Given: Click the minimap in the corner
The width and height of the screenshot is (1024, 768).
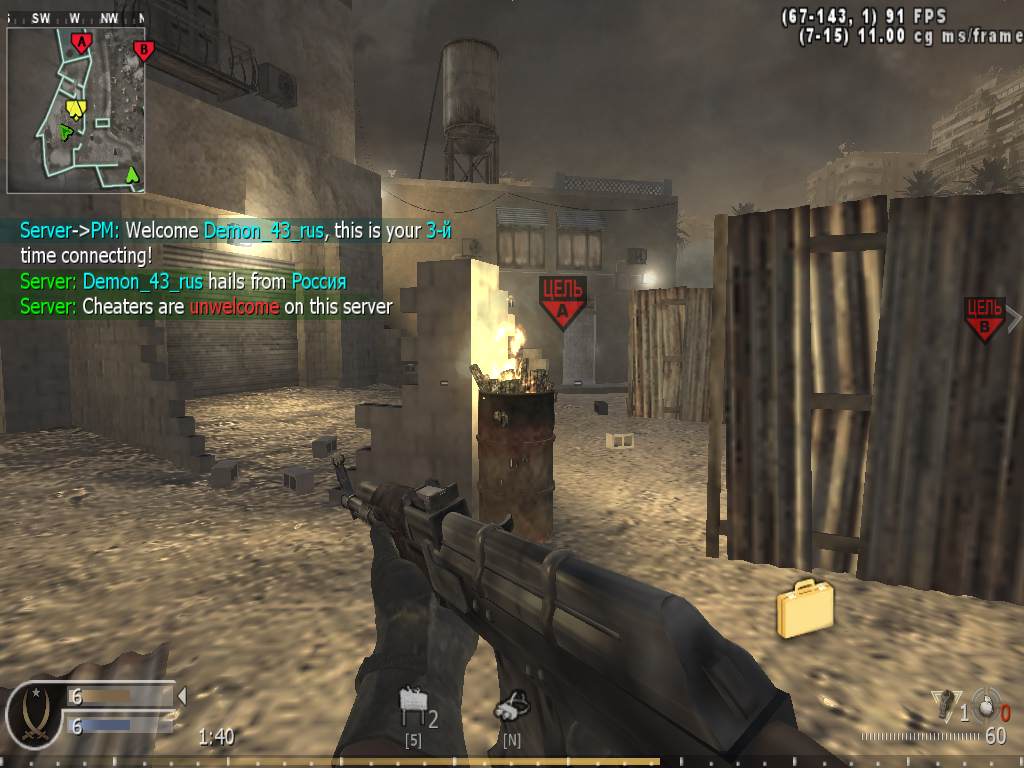Looking at the screenshot, I should [x=76, y=110].
